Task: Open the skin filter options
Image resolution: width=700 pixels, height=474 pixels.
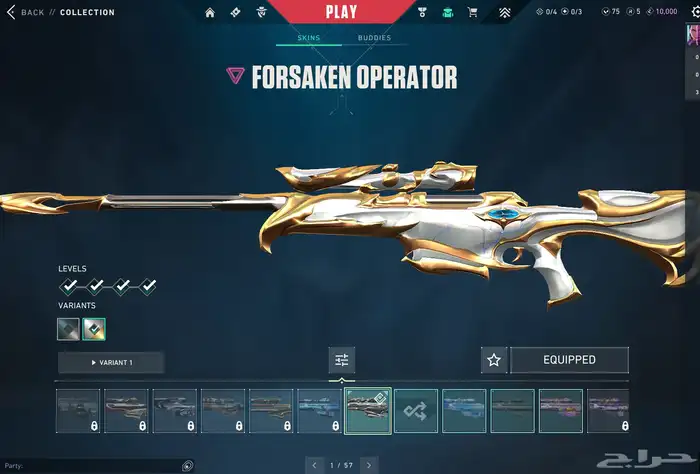Action: point(341,360)
